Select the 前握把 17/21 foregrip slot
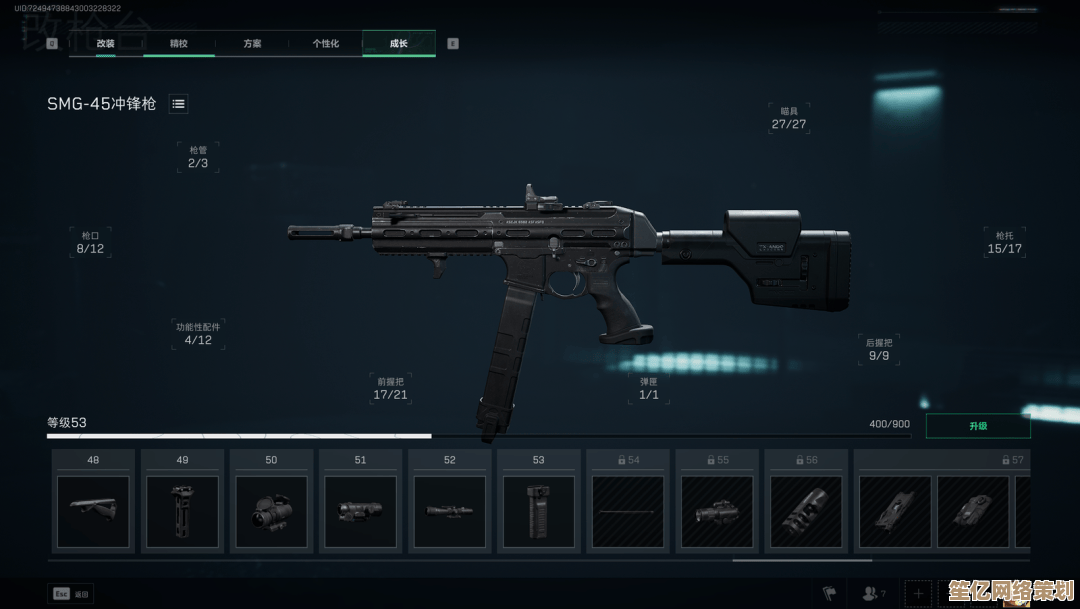1080x609 pixels. (x=390, y=388)
